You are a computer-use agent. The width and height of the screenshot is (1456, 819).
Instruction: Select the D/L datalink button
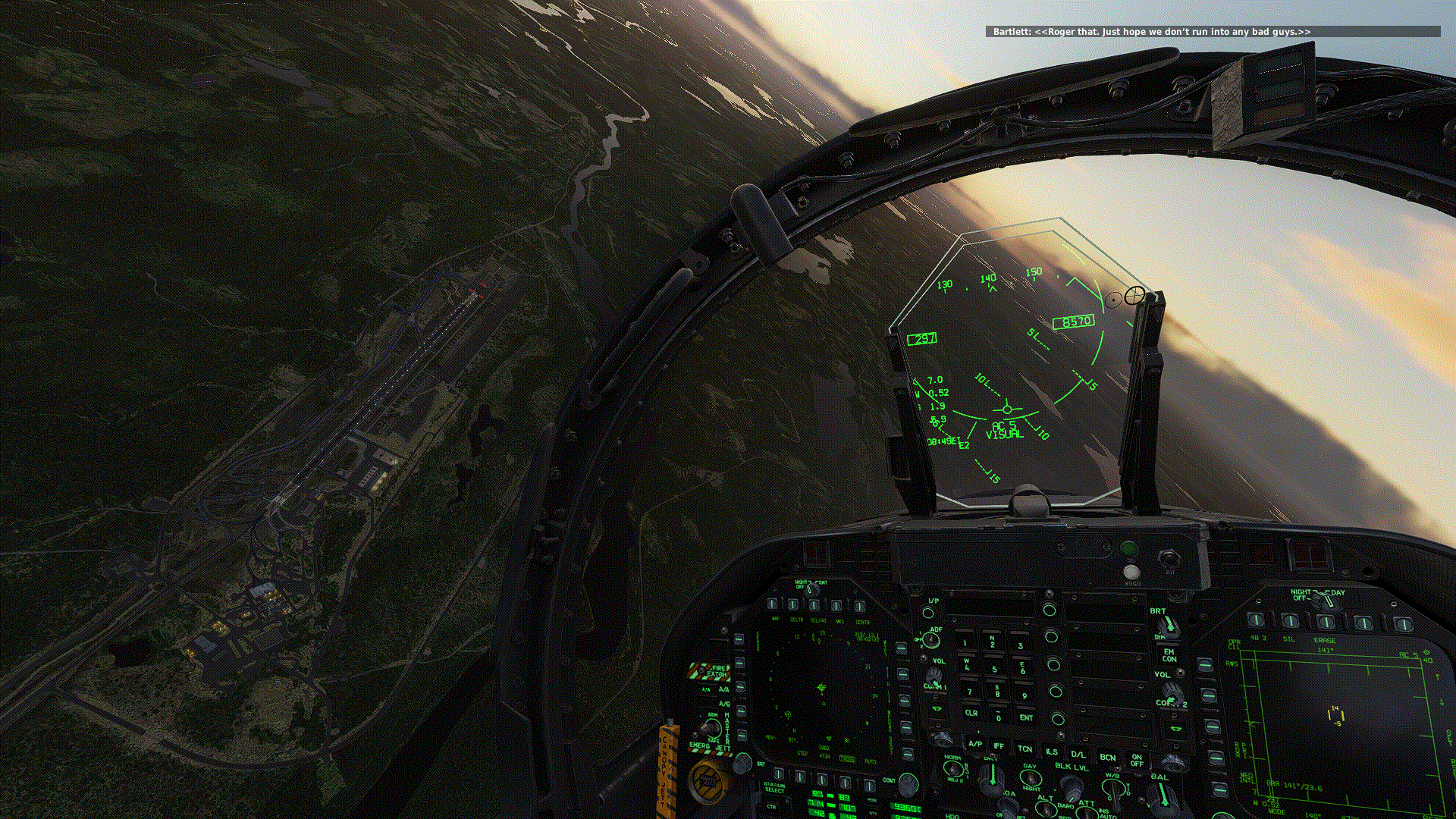1078,755
